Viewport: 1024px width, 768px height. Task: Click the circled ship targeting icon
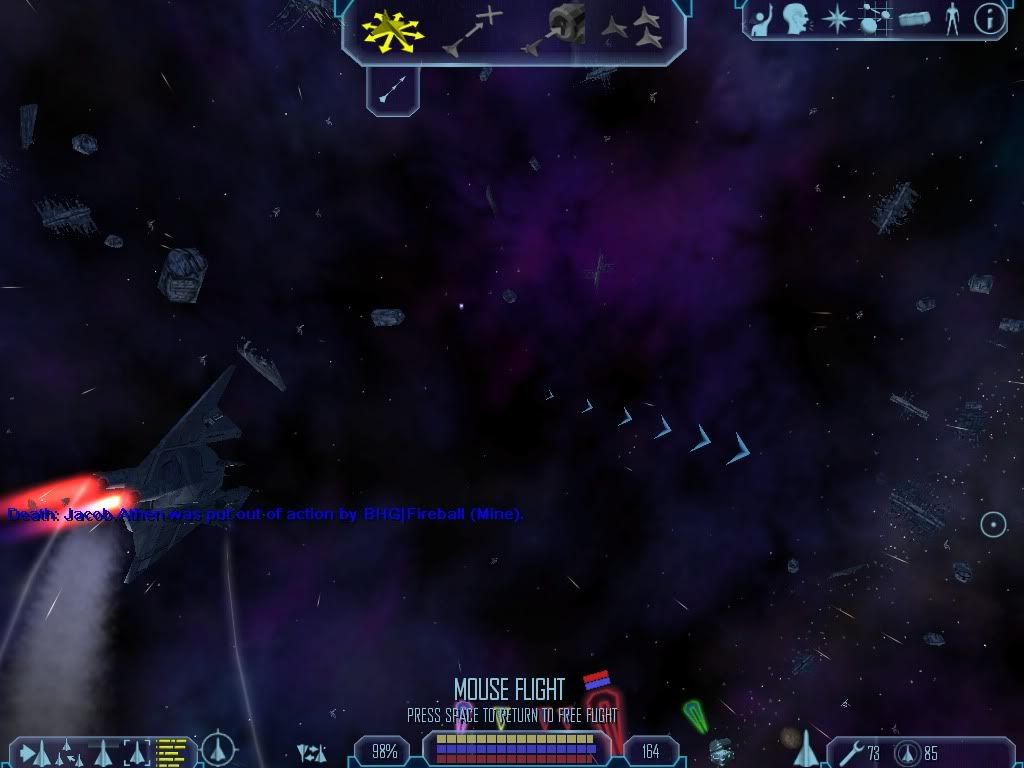(218, 749)
